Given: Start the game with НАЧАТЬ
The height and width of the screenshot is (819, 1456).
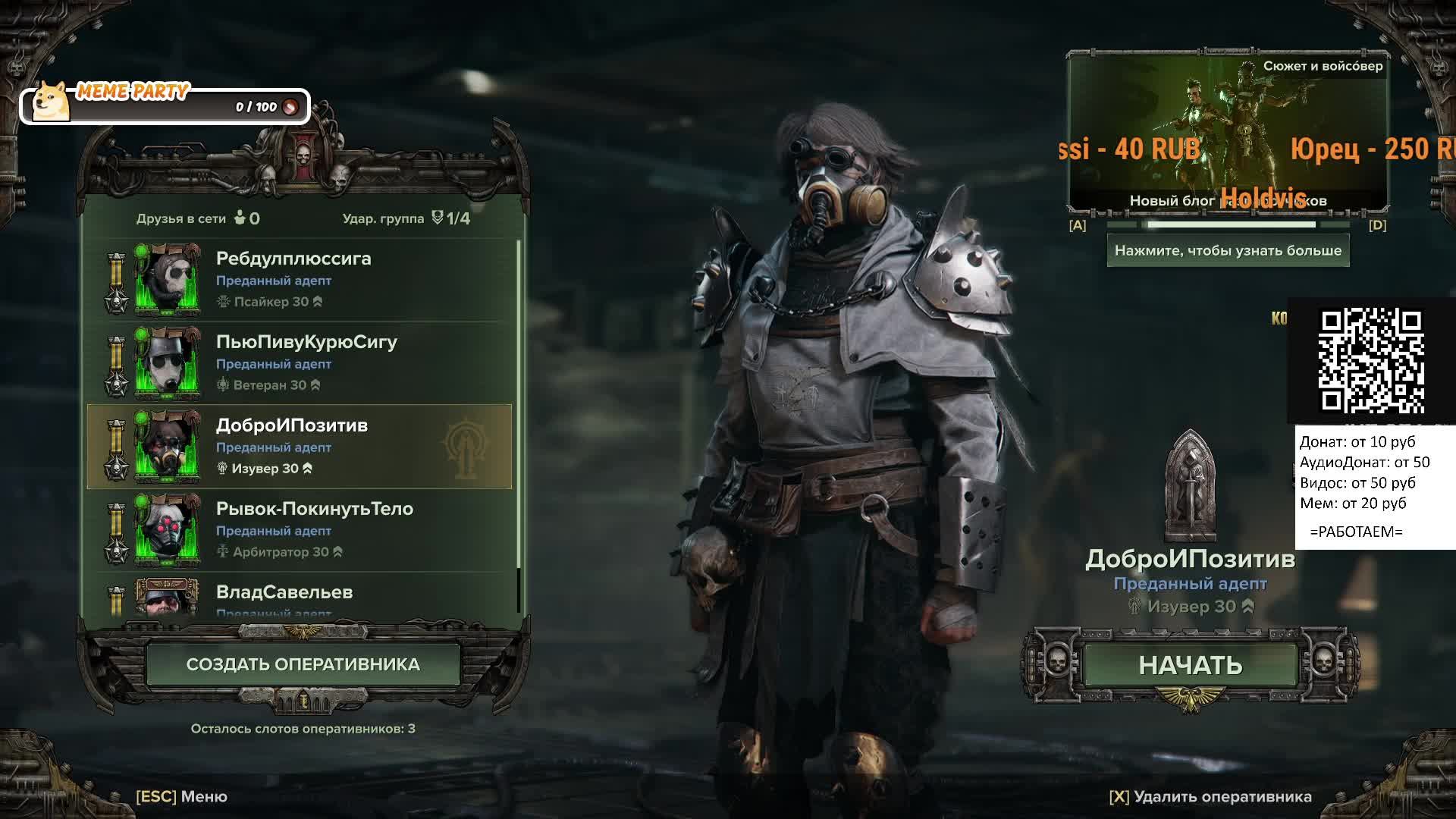Looking at the screenshot, I should (x=1190, y=665).
